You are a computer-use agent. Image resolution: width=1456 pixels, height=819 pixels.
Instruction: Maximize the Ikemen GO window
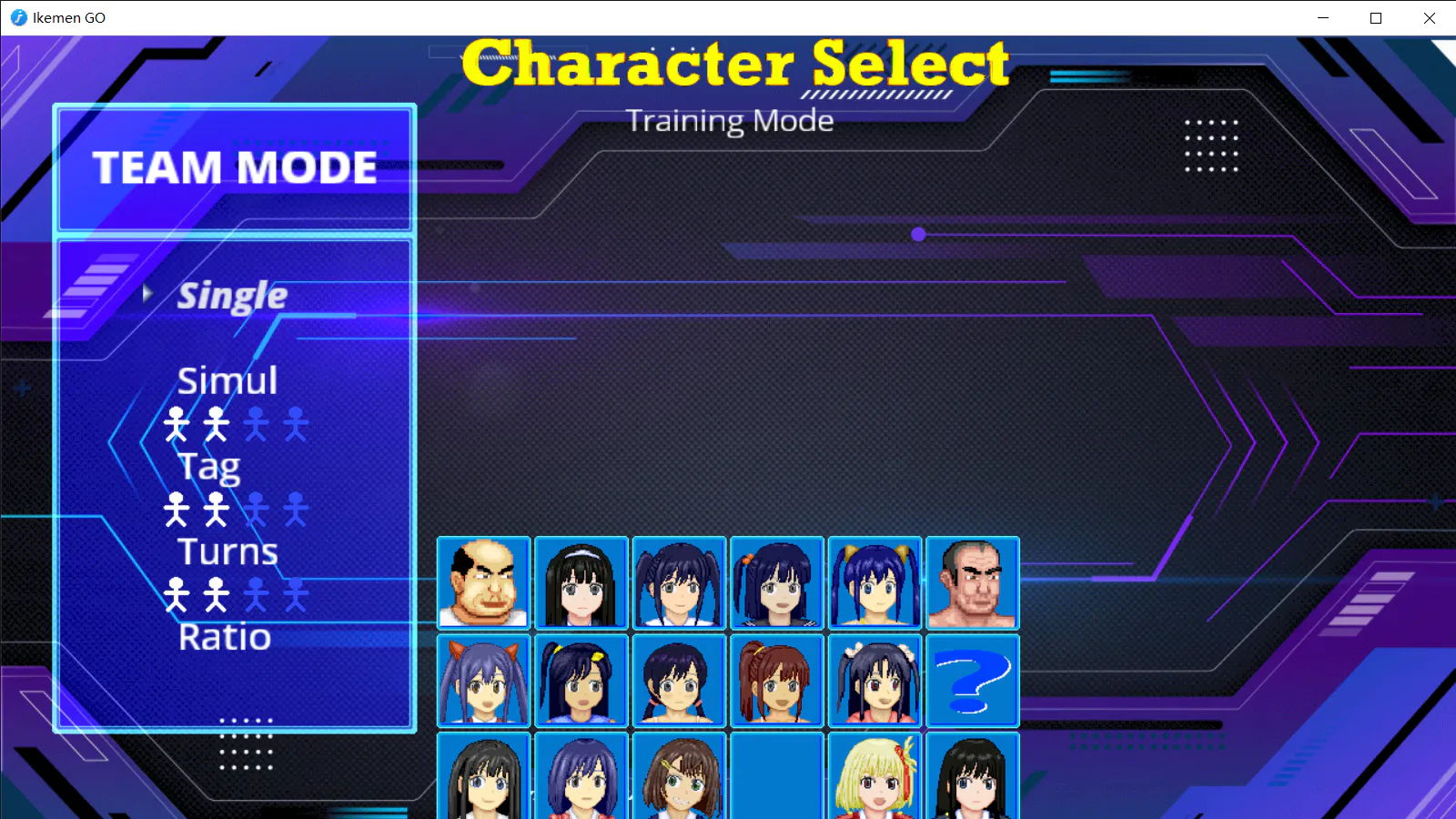tap(1376, 18)
